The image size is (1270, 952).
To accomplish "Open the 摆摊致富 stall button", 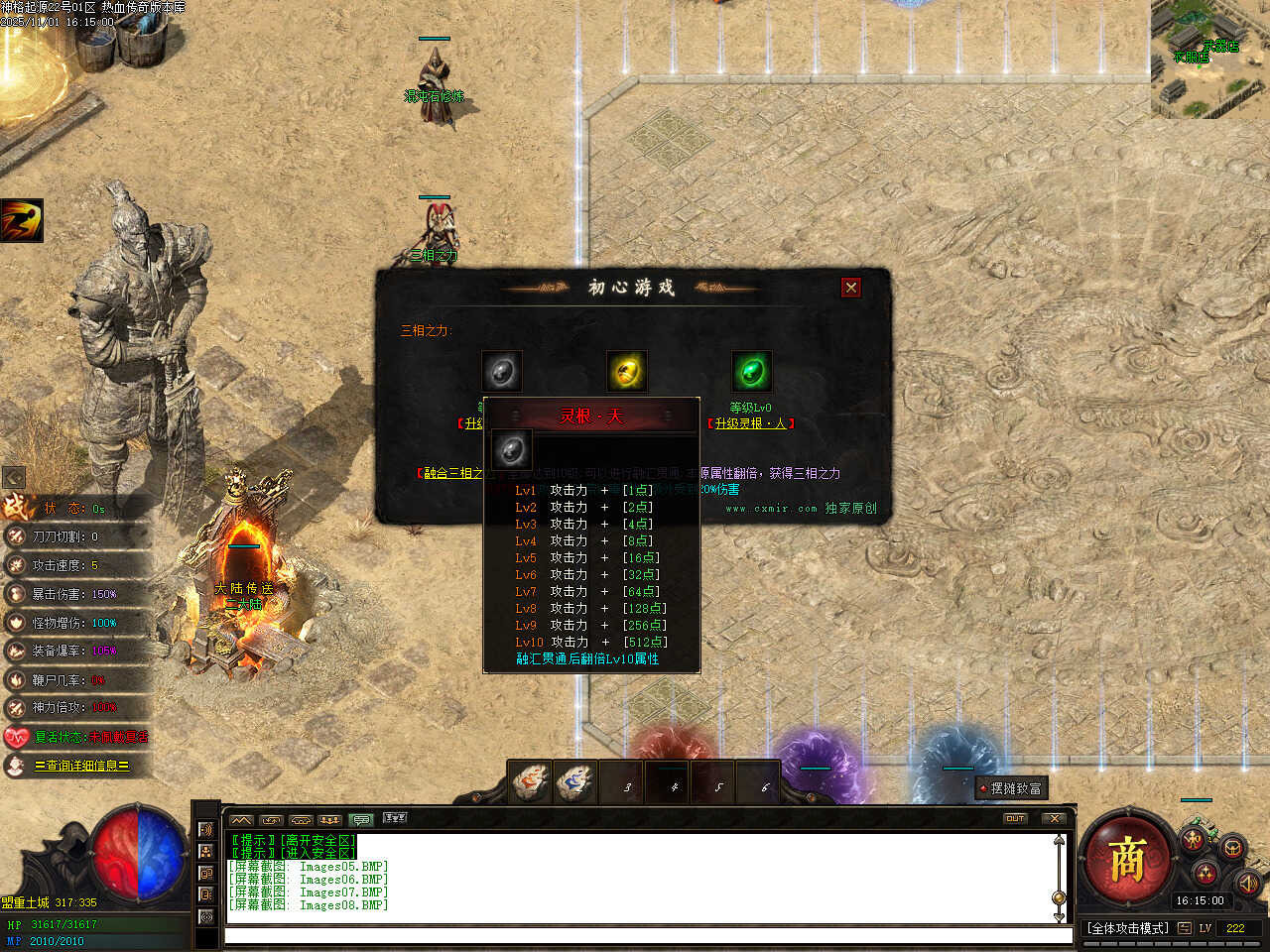I will [1011, 788].
